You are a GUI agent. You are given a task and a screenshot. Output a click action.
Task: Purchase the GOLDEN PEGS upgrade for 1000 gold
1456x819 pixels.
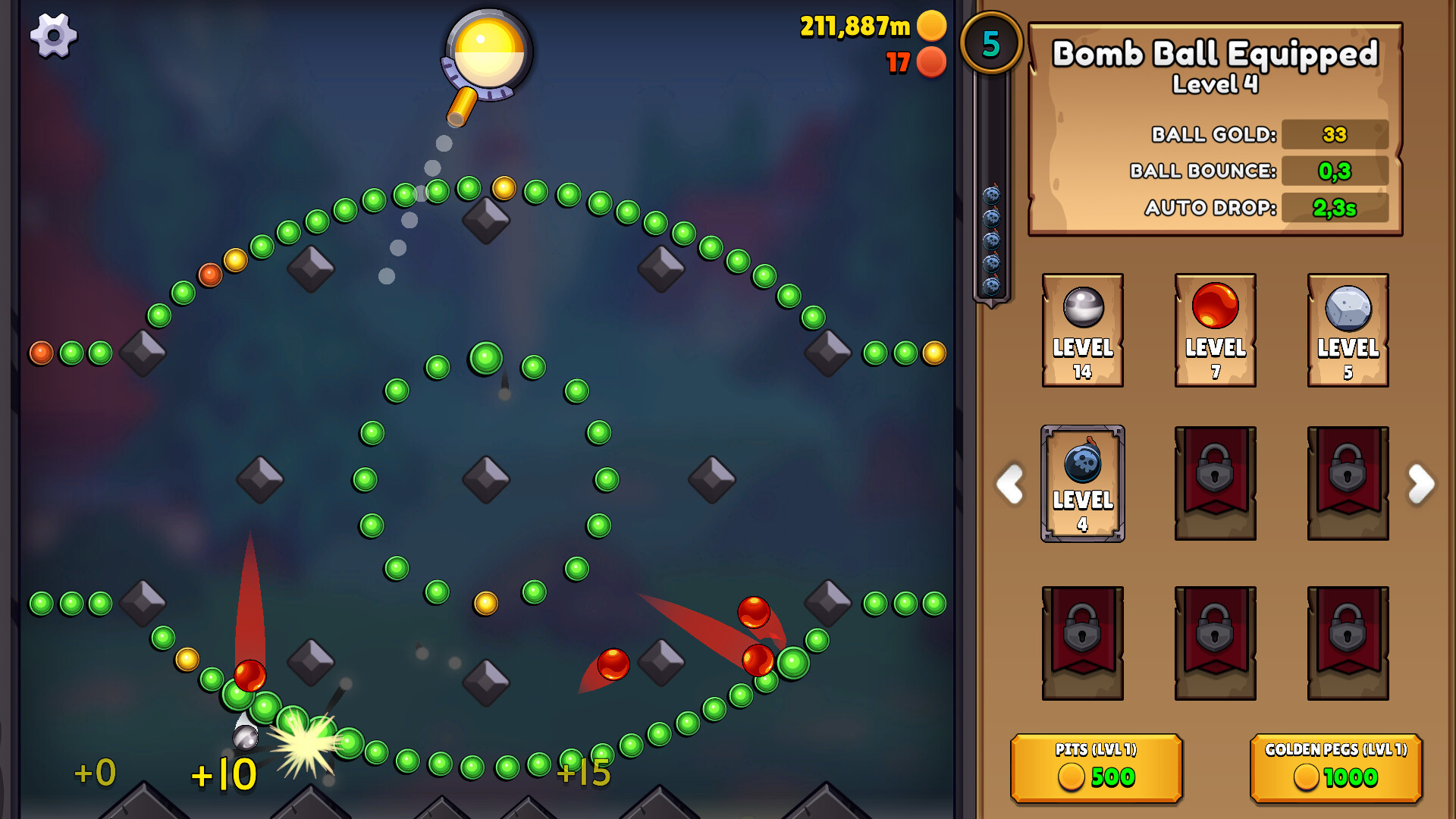coord(1335,767)
